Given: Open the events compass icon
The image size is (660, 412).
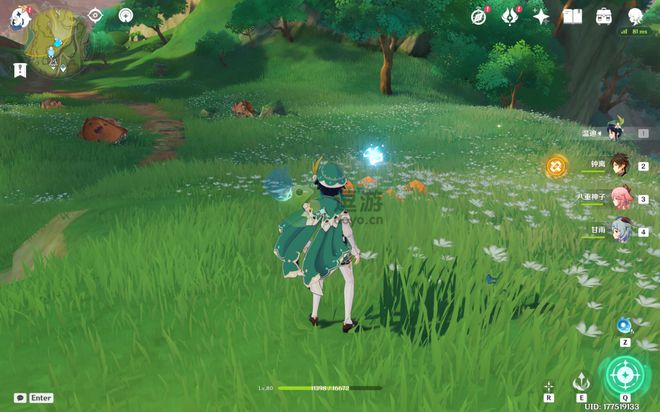Looking at the screenshot, I should 479,16.
